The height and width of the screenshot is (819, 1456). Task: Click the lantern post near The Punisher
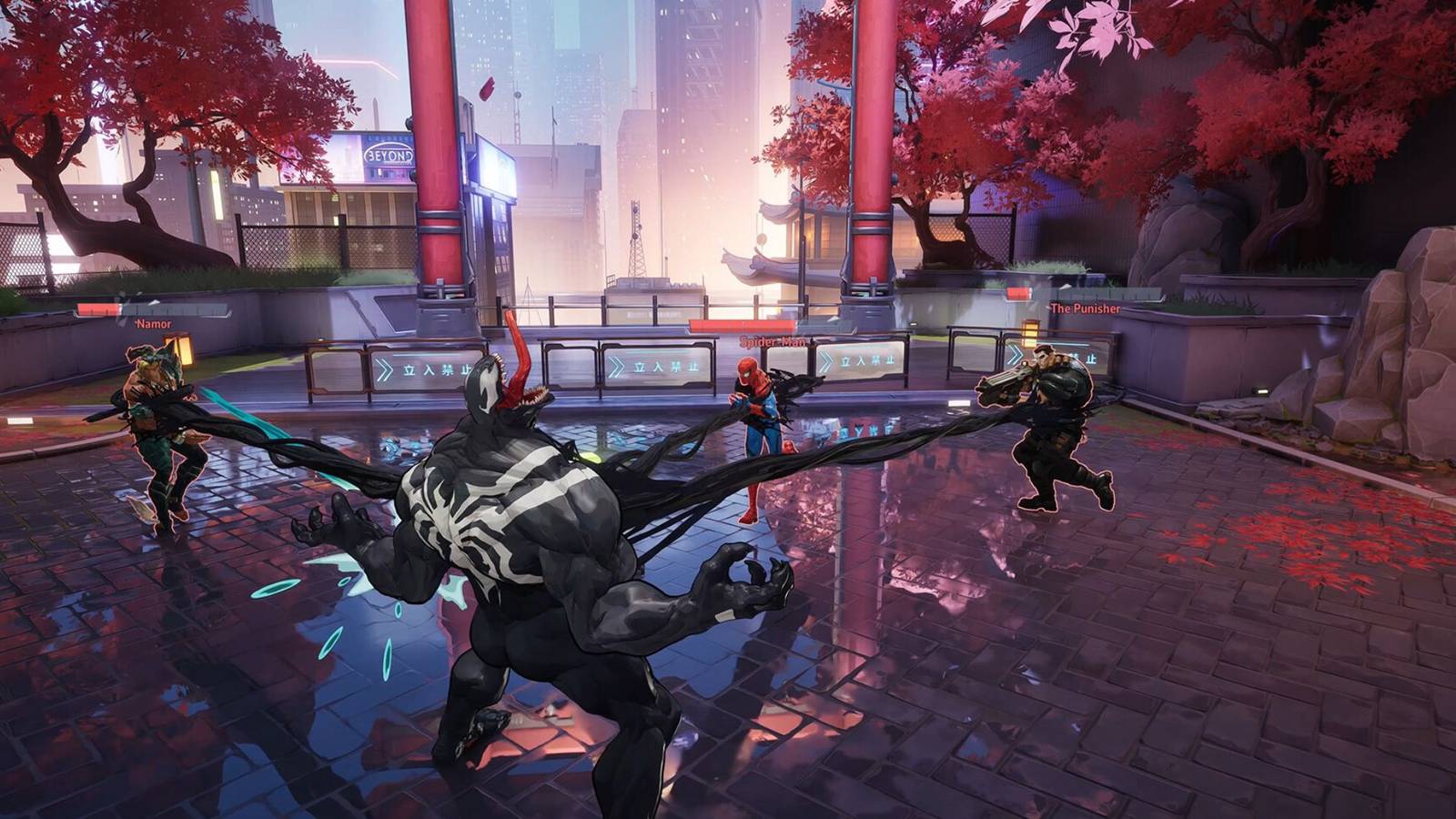(1029, 334)
